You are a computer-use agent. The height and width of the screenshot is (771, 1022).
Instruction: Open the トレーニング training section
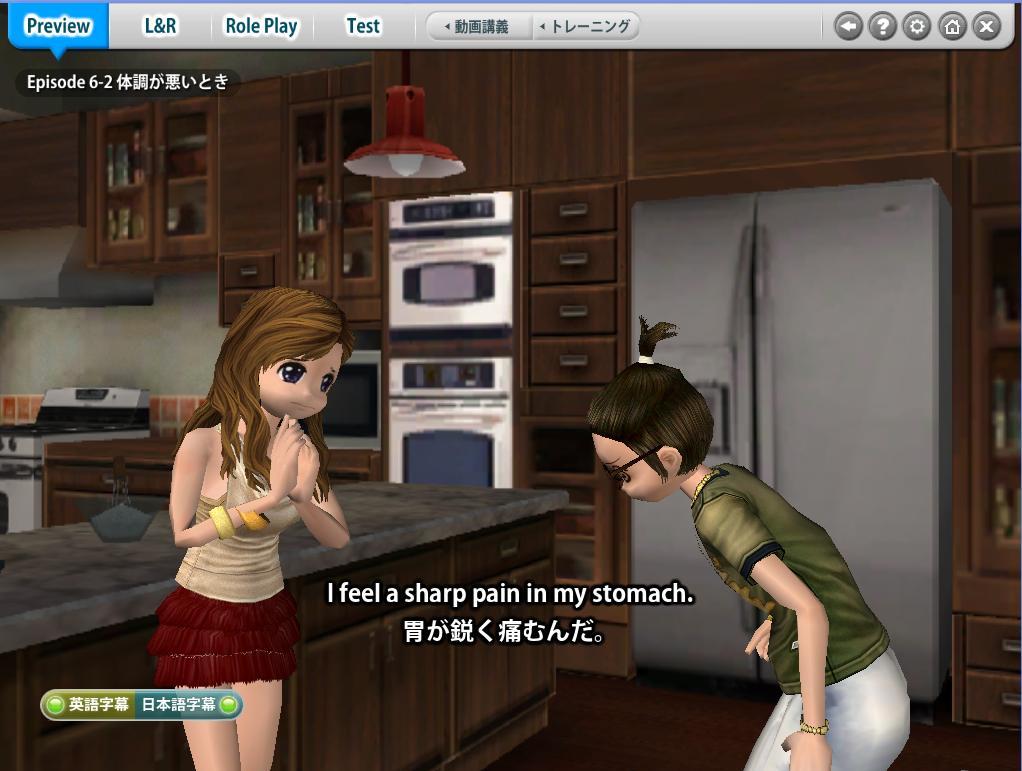coord(585,27)
